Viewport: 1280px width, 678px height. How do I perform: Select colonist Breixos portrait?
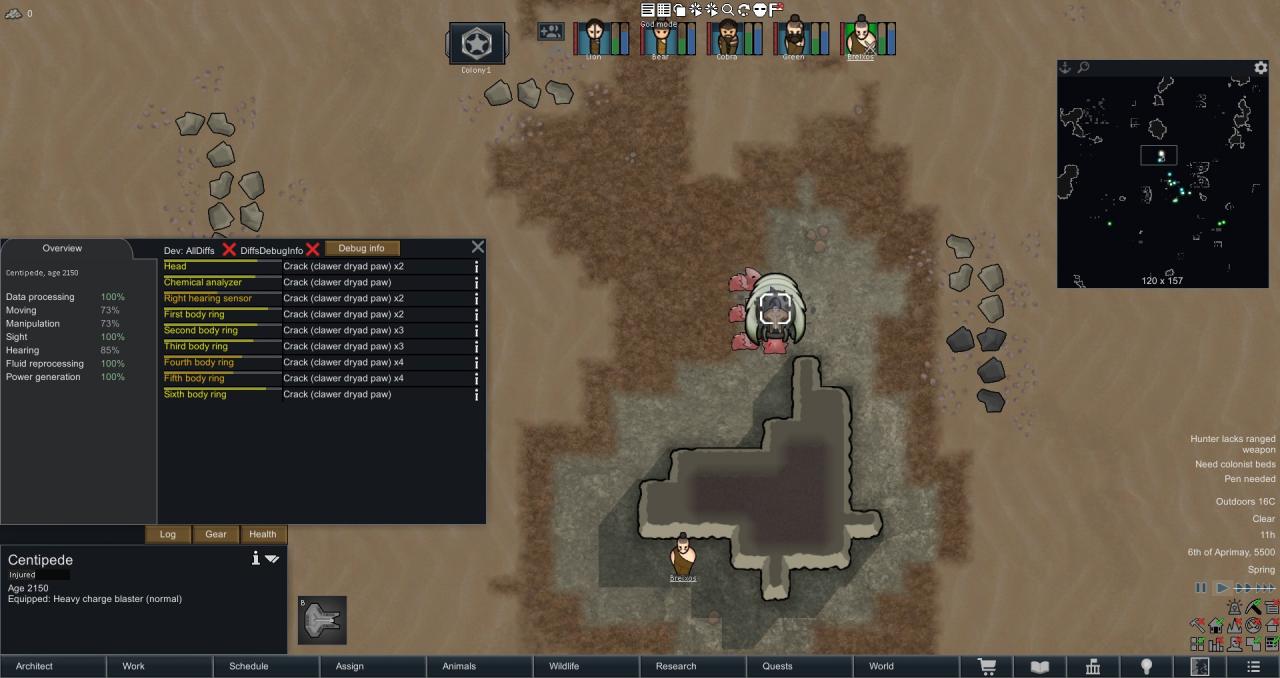coord(860,38)
